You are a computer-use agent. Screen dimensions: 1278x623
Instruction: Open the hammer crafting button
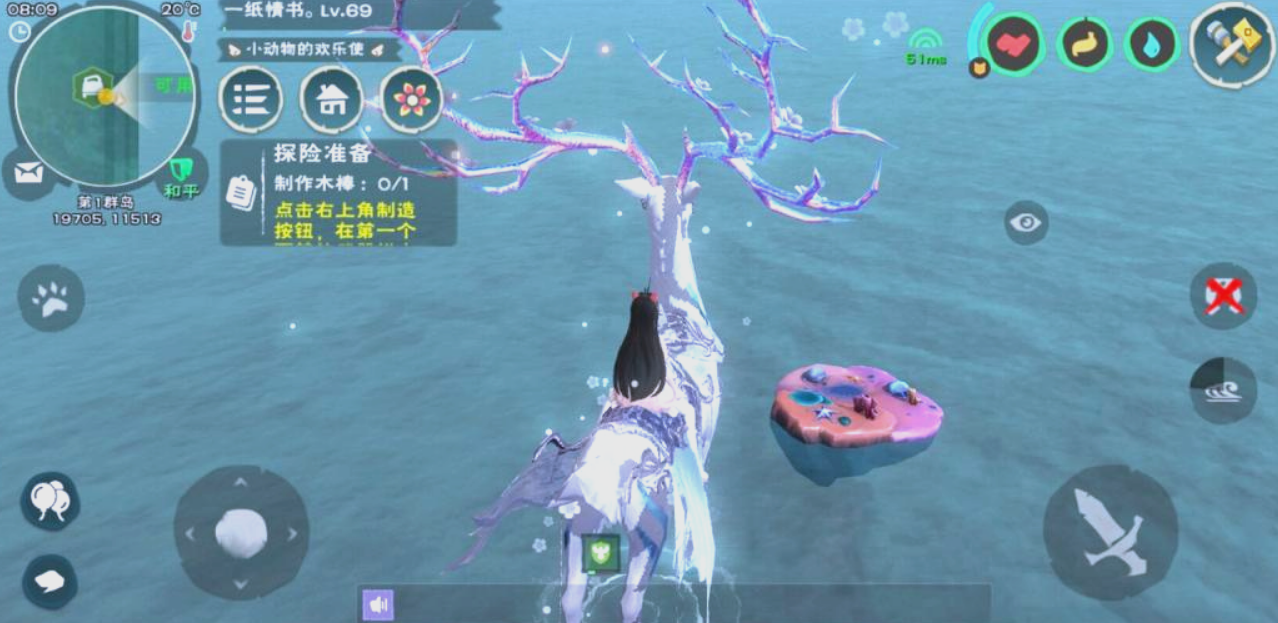point(1232,45)
